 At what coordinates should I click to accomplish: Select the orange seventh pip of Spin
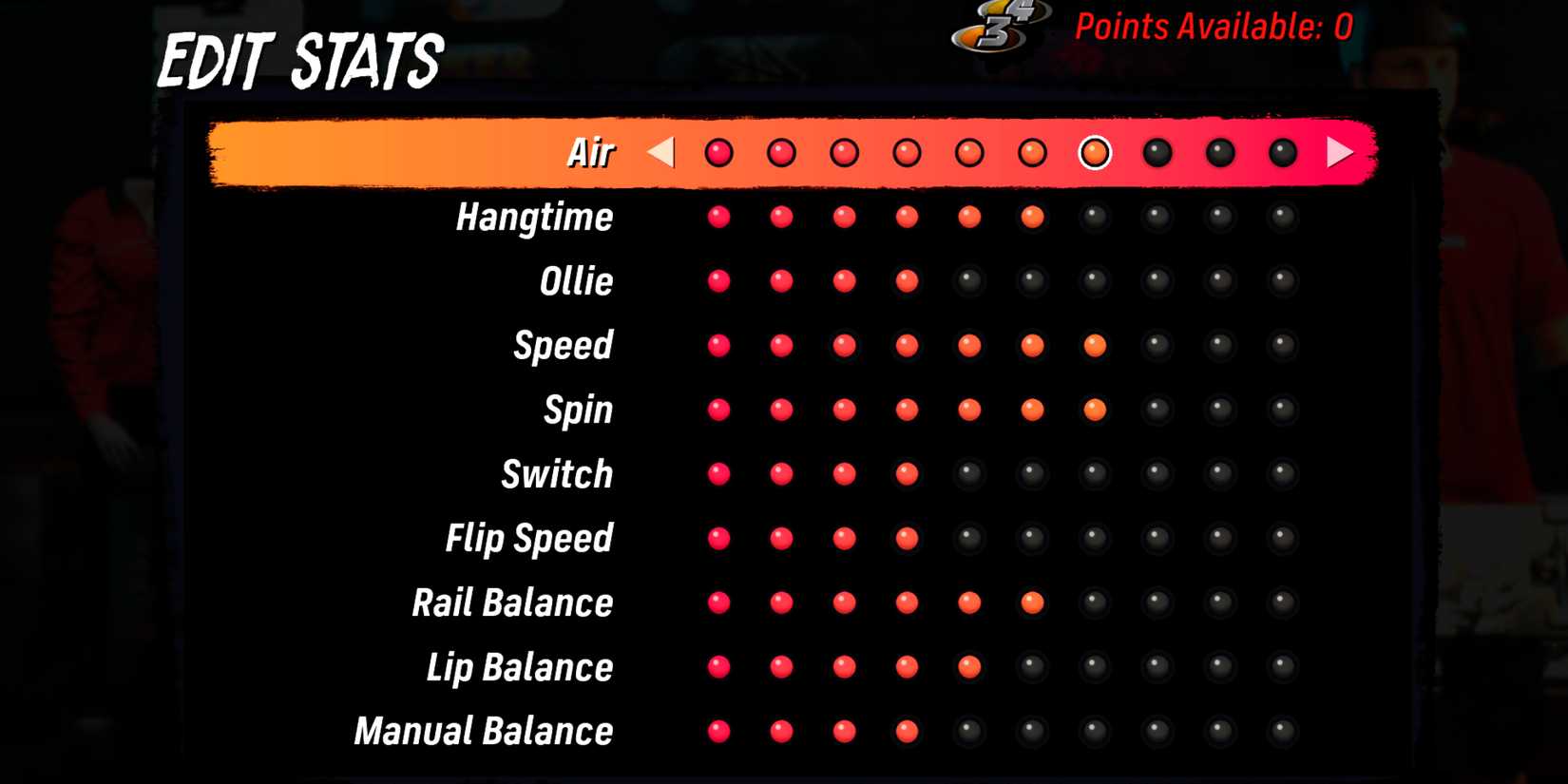[x=1094, y=410]
